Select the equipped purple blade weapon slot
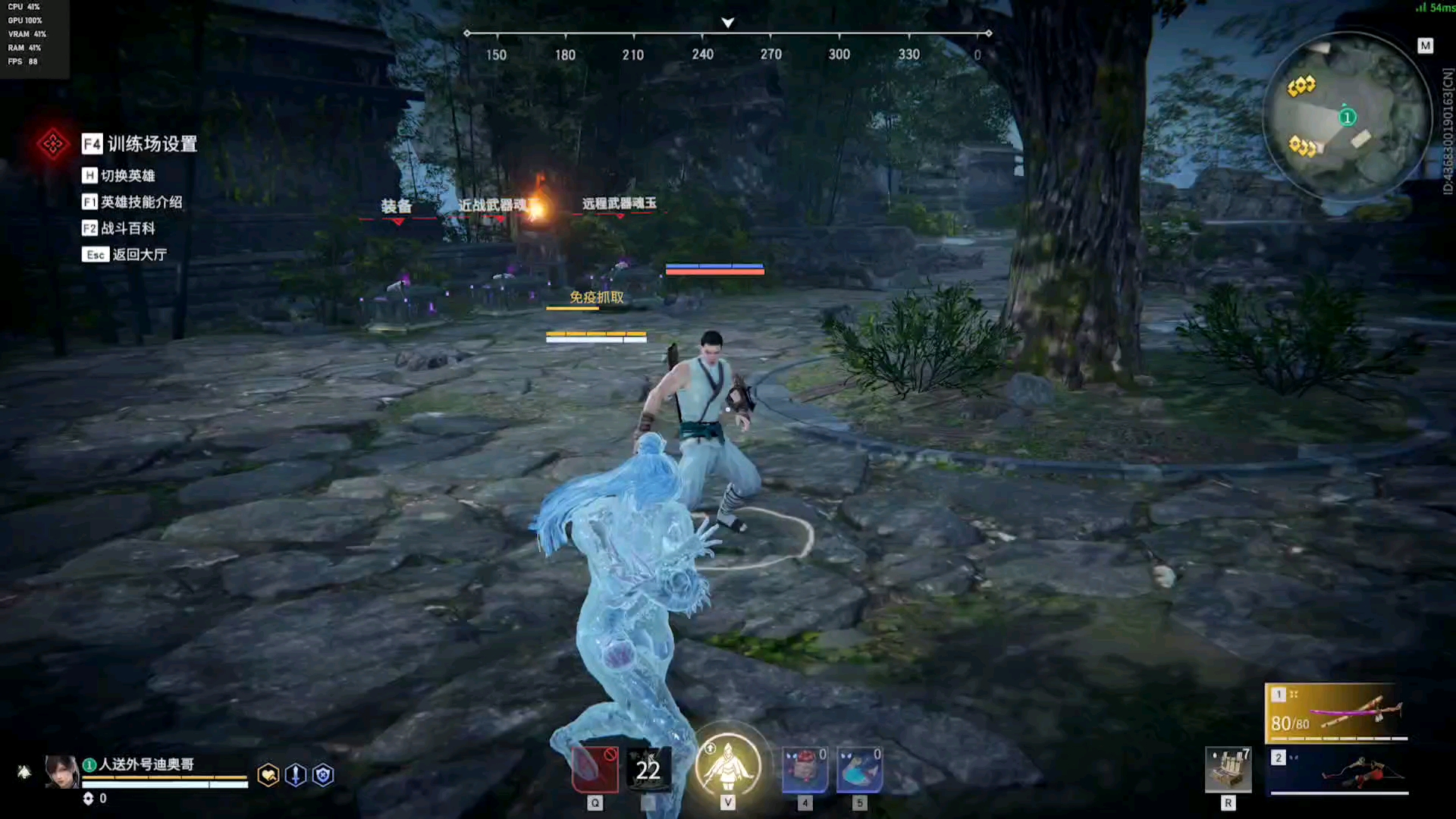This screenshot has width=1456, height=819. (x=1336, y=712)
